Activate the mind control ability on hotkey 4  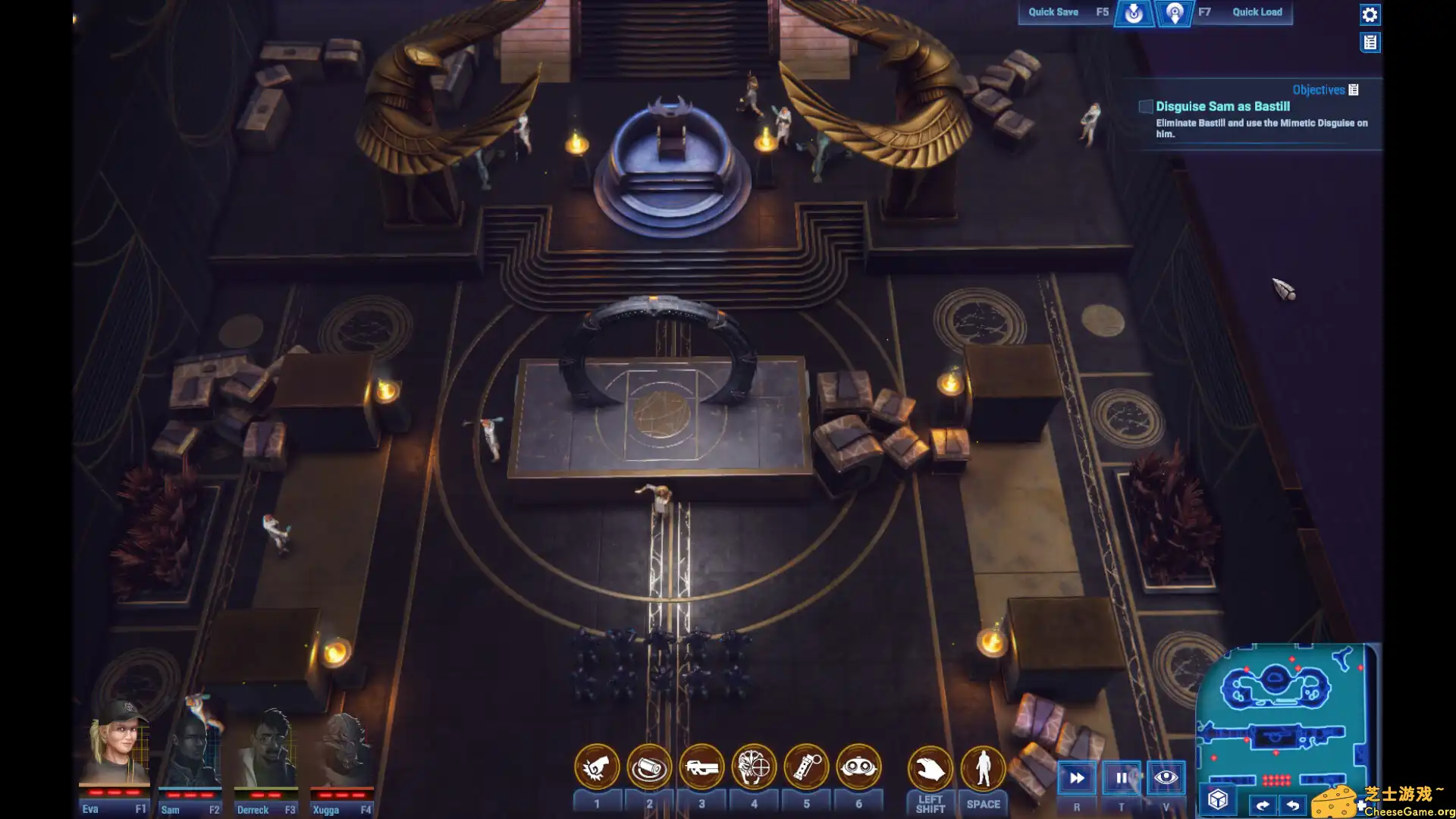pyautogui.click(x=755, y=767)
